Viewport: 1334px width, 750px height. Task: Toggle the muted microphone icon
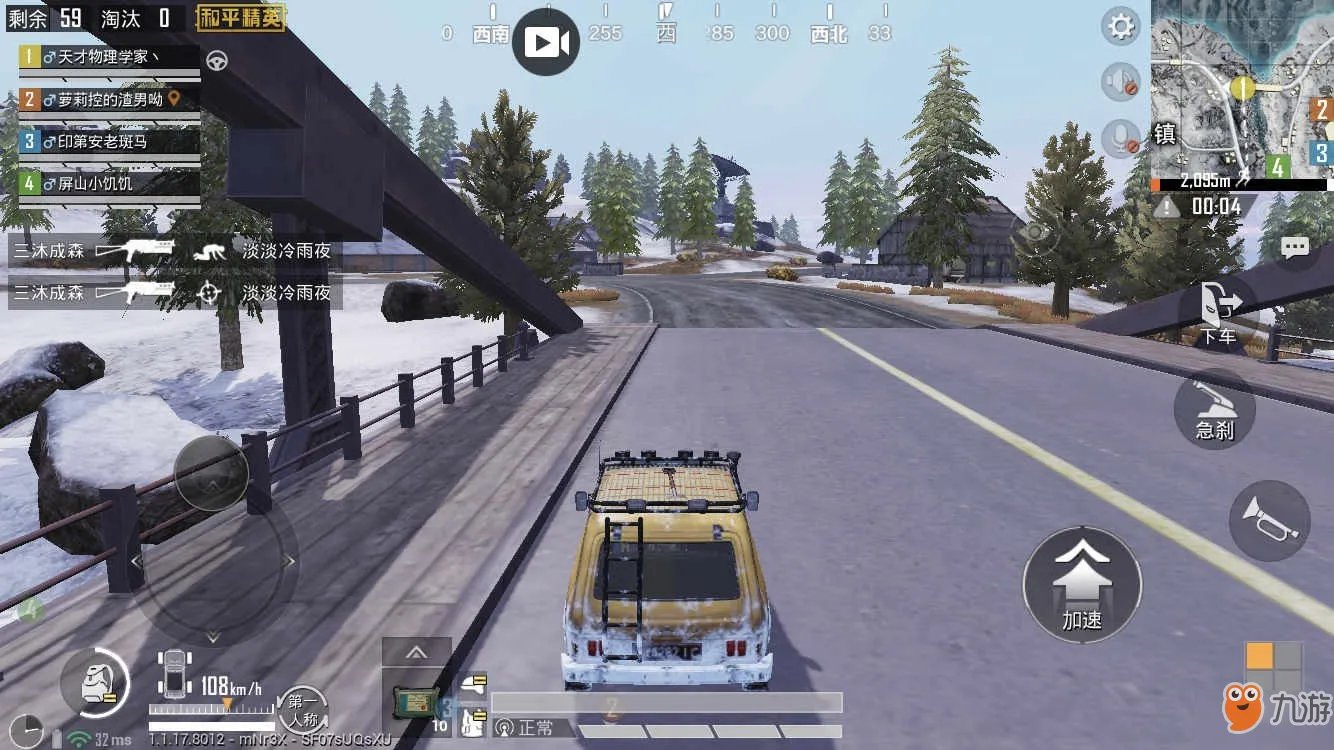1121,137
